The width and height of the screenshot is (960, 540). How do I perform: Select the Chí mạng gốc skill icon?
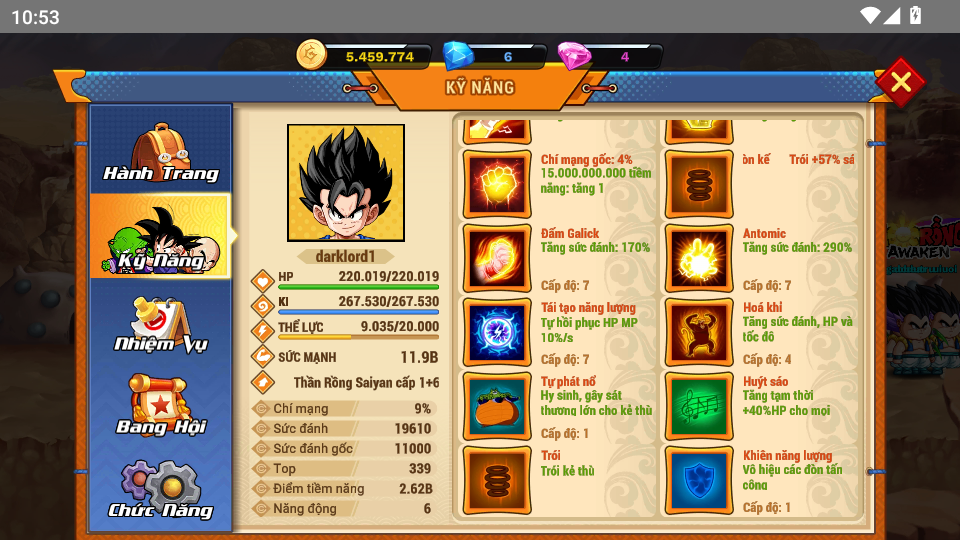tap(497, 184)
